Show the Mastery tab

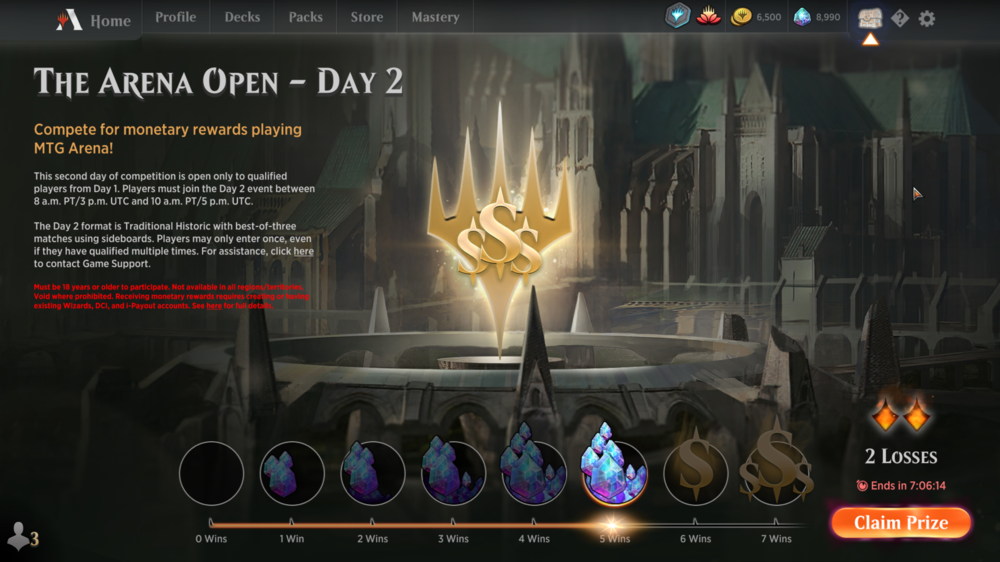coord(435,17)
